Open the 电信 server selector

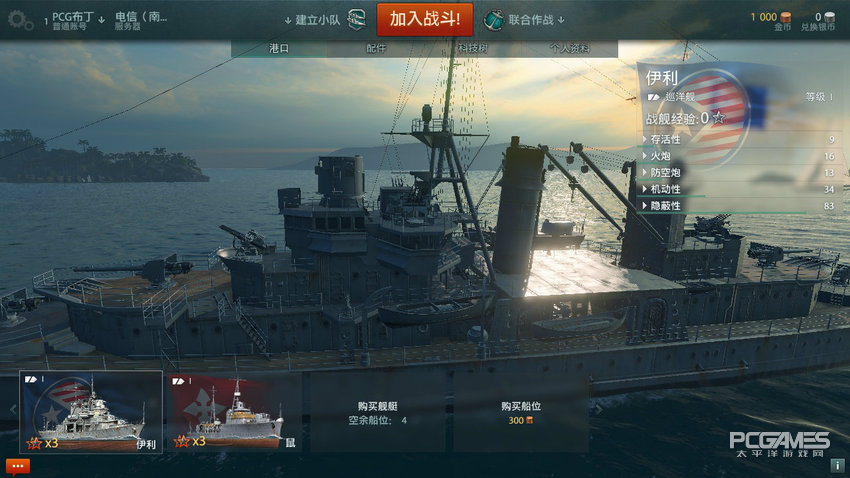pyautogui.click(x=141, y=20)
